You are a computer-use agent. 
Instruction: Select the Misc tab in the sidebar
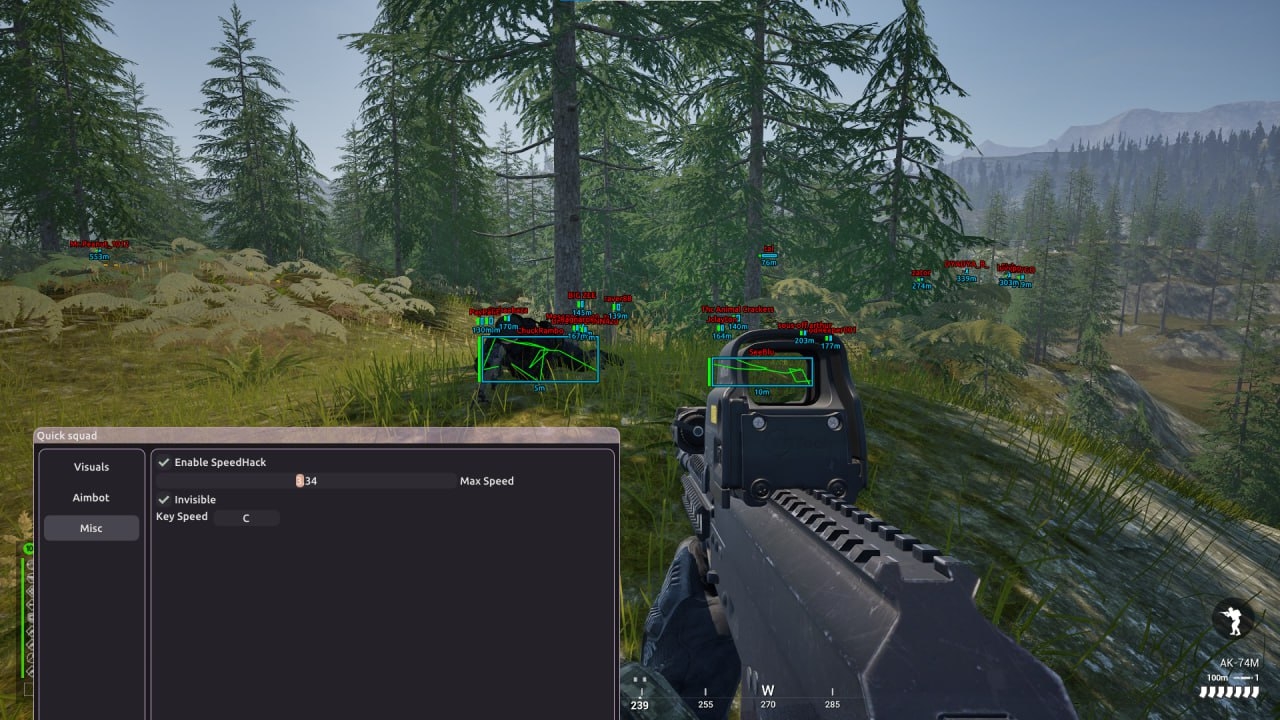pos(91,528)
